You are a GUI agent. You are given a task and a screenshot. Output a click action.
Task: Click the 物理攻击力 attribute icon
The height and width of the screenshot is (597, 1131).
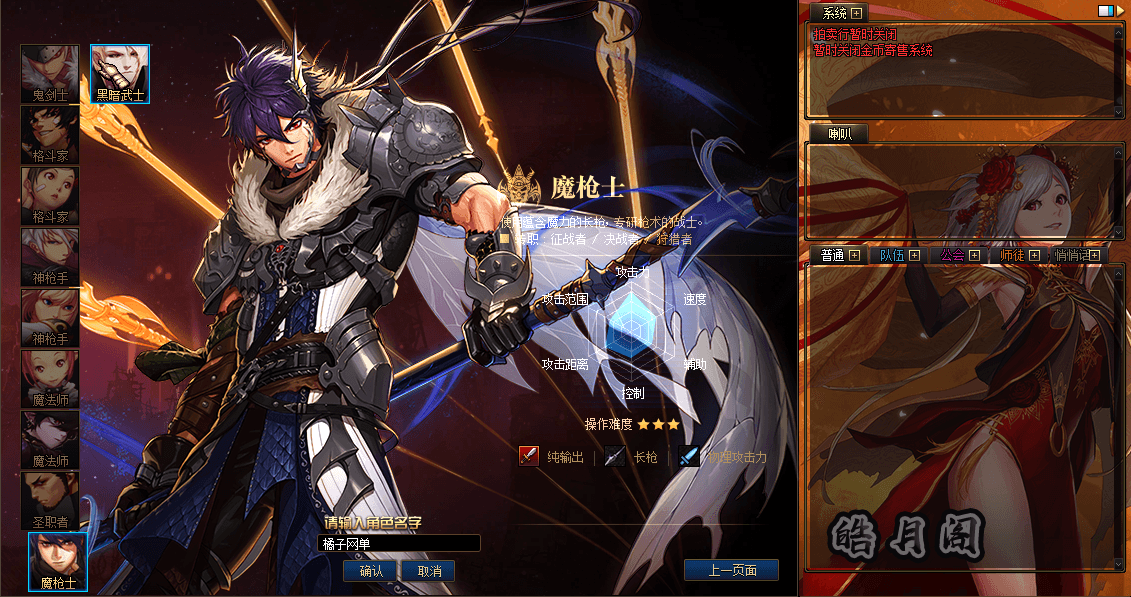(689, 457)
